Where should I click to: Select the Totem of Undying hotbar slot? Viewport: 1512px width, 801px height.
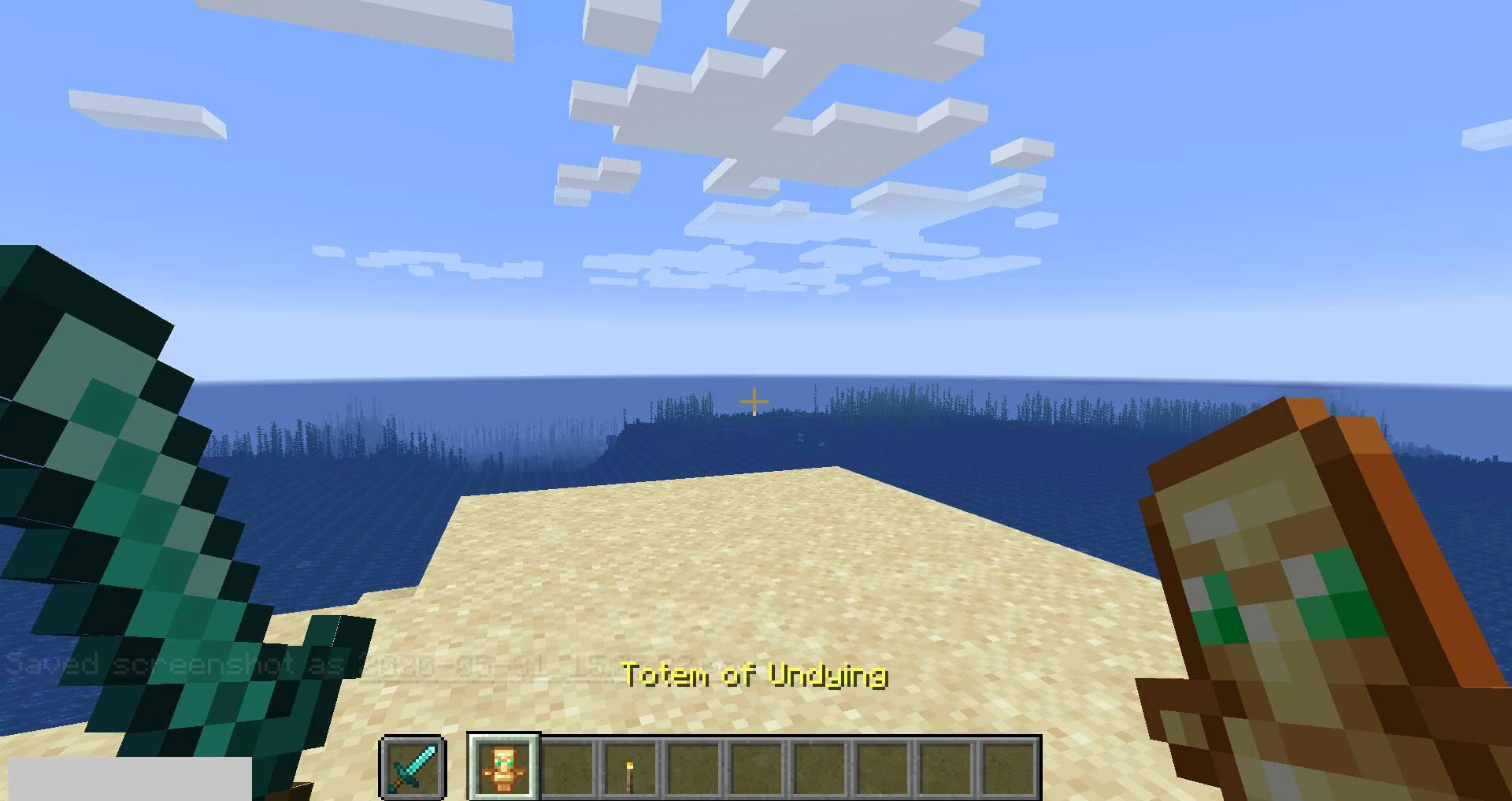click(x=503, y=767)
